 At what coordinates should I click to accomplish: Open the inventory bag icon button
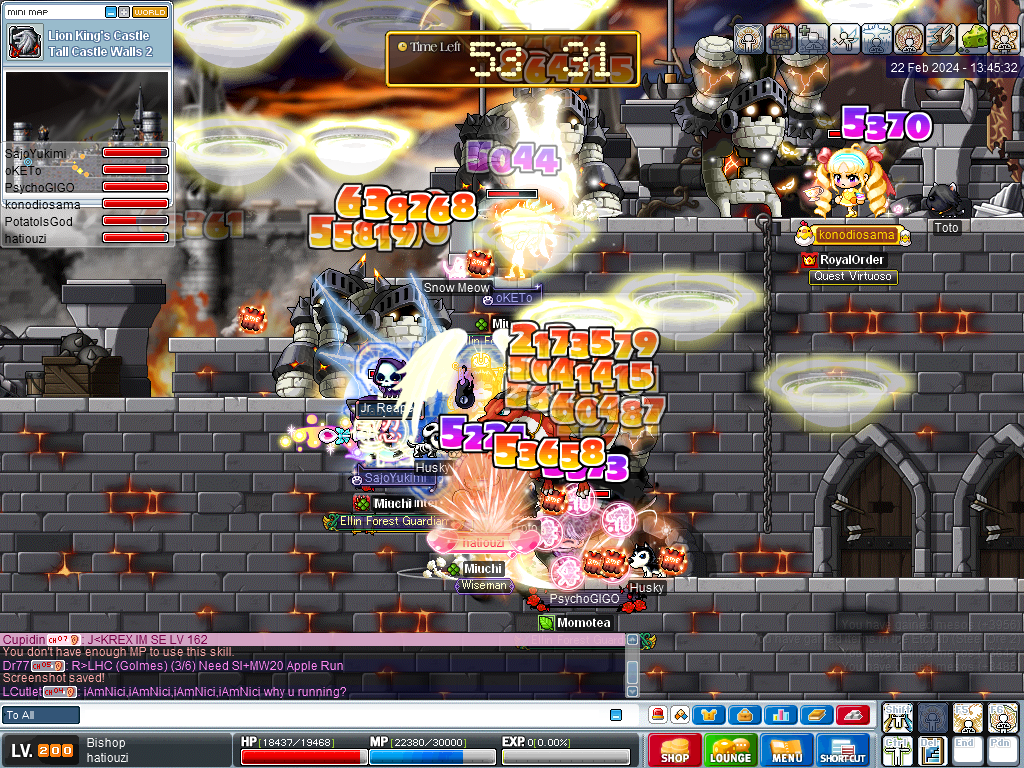(745, 715)
